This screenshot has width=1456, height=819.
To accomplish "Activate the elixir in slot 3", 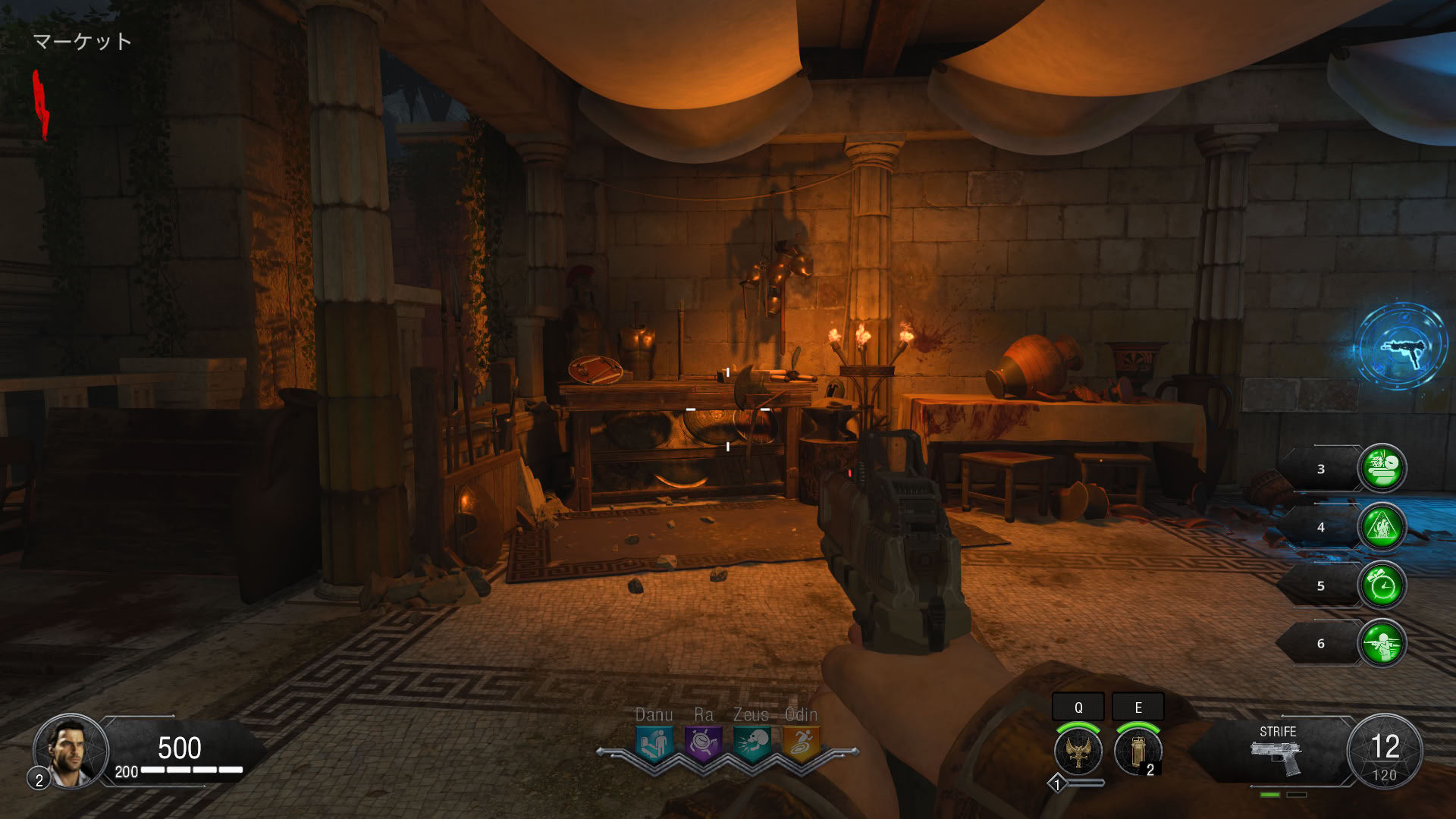I will pyautogui.click(x=1382, y=469).
